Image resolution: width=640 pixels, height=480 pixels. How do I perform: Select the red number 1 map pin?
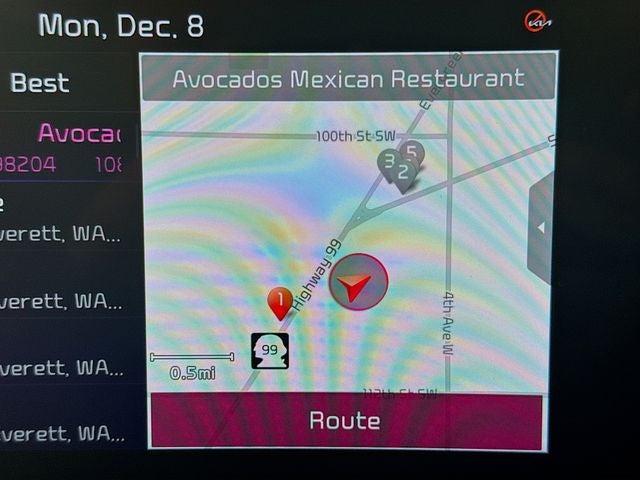[280, 300]
